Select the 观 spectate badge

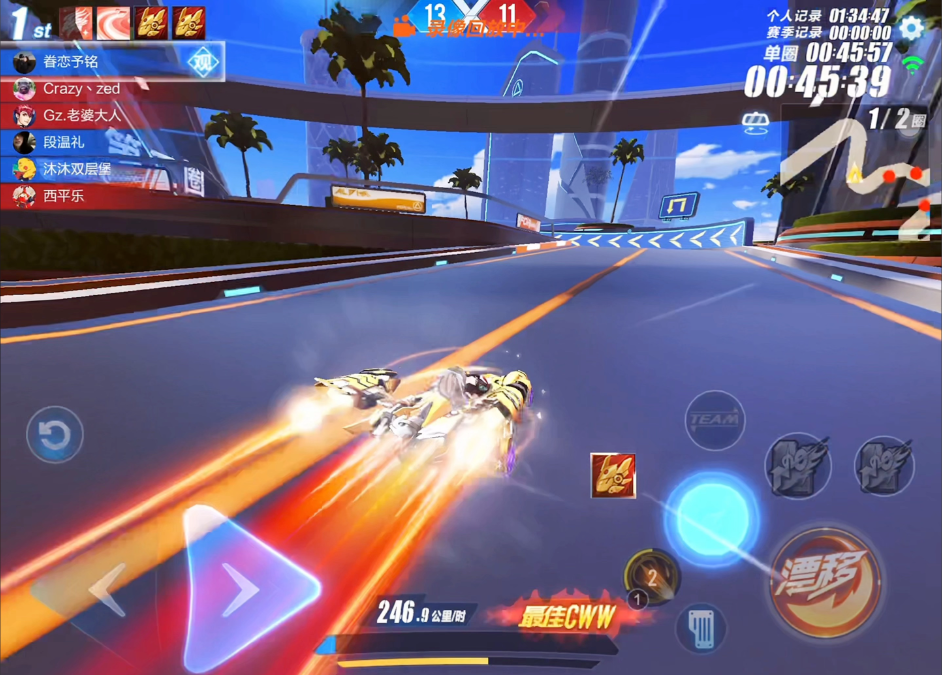click(x=203, y=62)
